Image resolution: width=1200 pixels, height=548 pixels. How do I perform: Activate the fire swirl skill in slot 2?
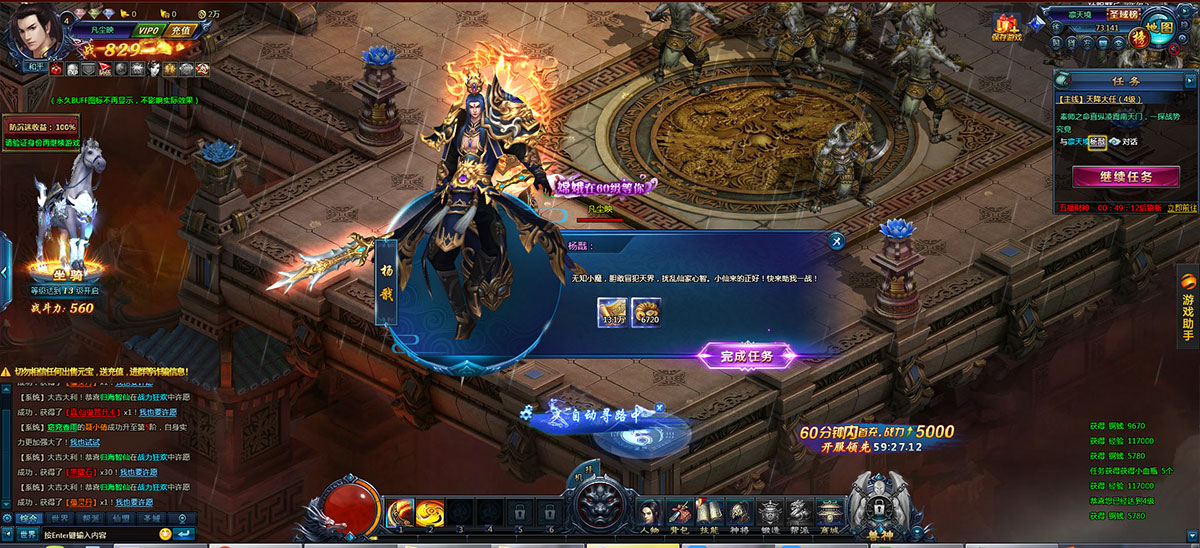(430, 512)
